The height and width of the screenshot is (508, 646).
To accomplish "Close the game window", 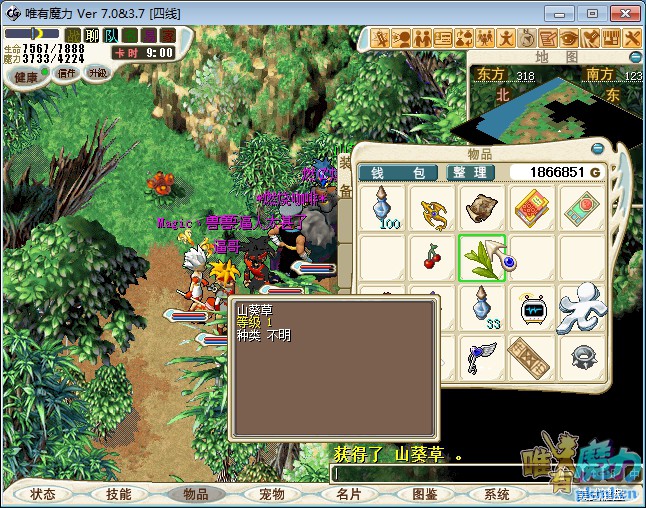I will click(x=621, y=13).
